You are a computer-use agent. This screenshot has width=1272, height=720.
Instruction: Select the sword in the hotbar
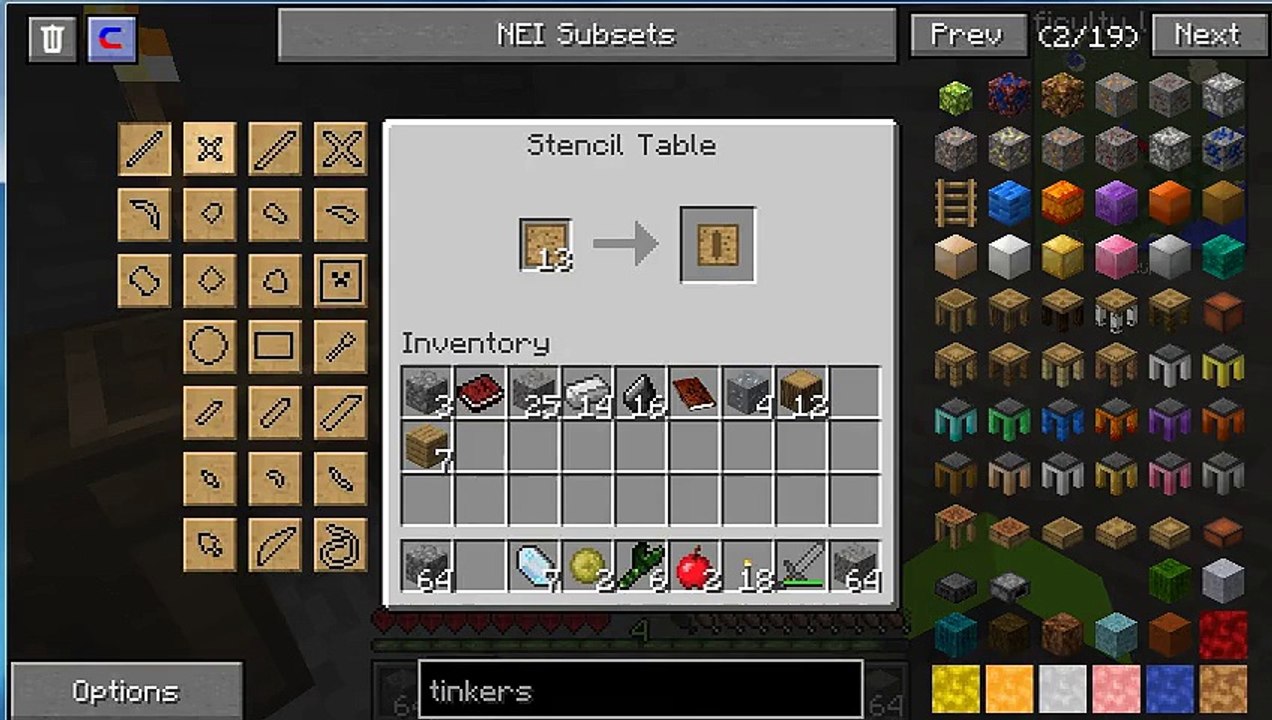[802, 567]
